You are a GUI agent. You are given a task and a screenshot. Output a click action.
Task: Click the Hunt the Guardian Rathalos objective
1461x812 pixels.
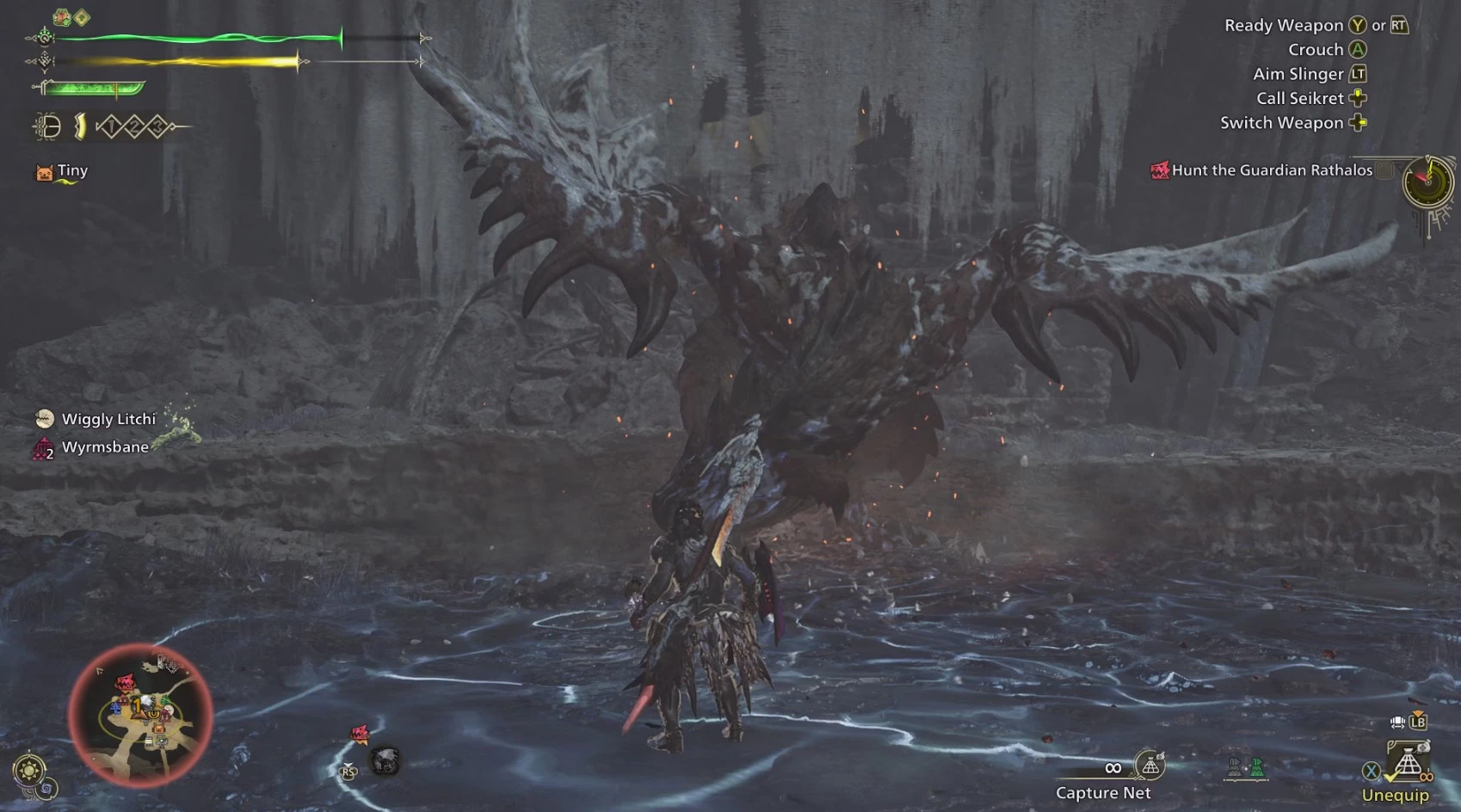(1271, 170)
